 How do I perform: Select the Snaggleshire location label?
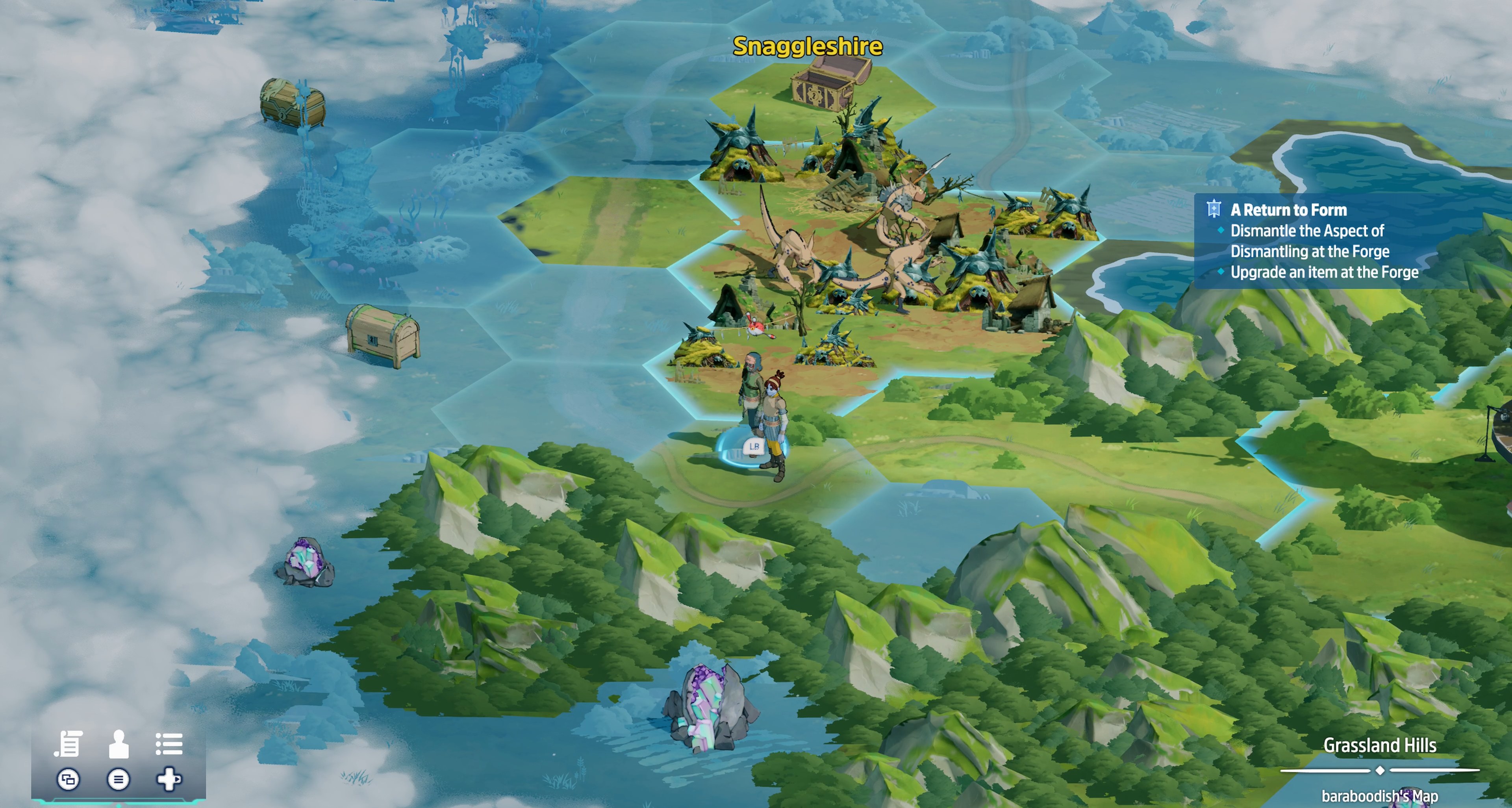807,46
